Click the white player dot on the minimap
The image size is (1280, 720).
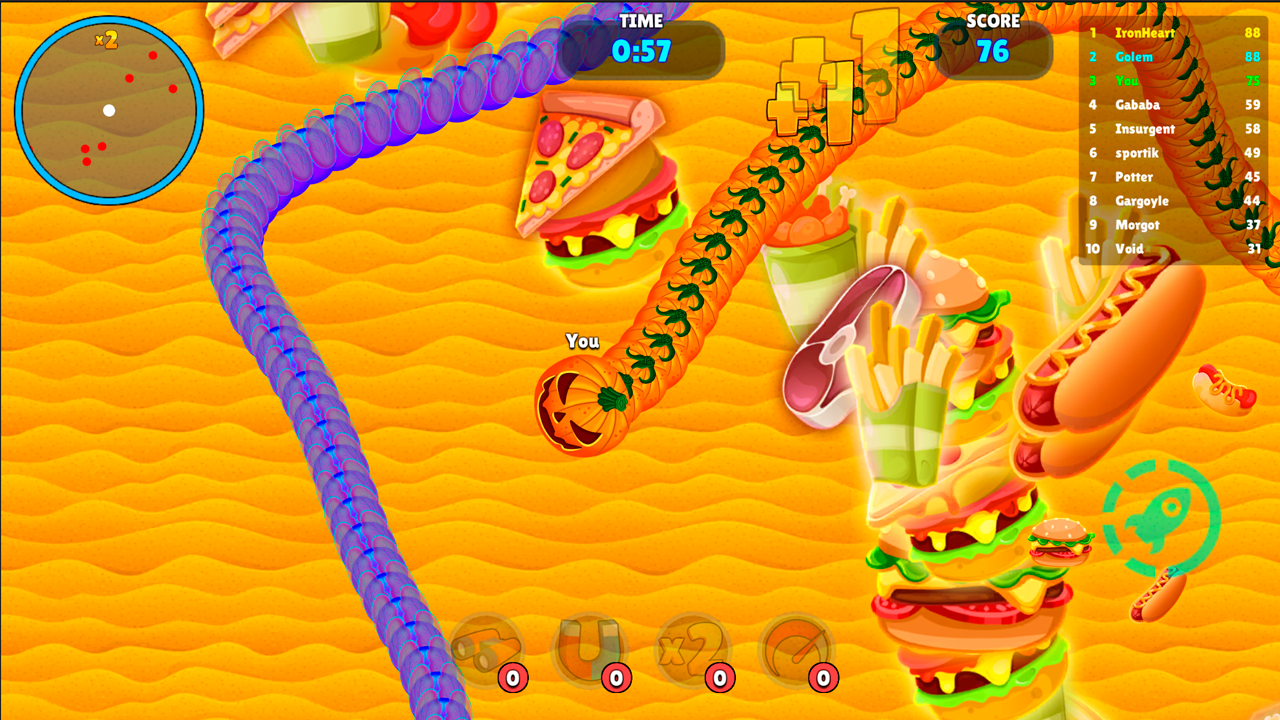tap(108, 110)
